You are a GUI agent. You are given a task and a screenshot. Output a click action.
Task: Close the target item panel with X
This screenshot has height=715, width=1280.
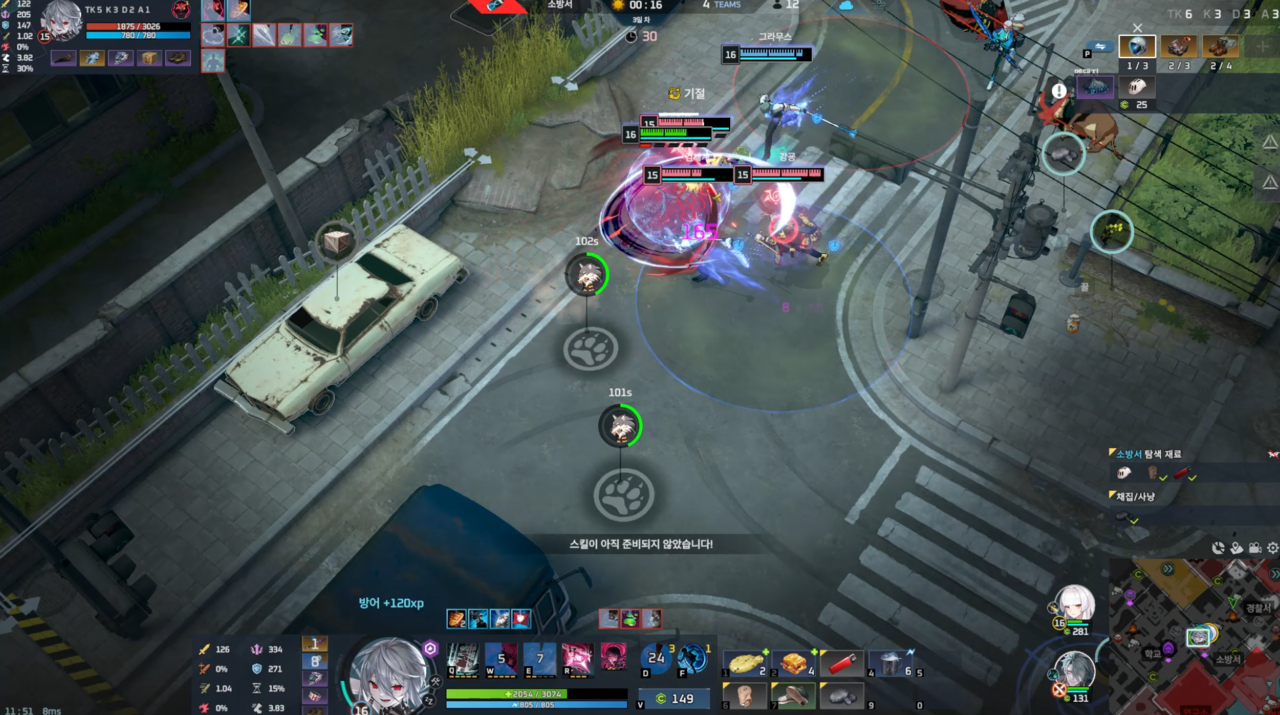click(1137, 28)
